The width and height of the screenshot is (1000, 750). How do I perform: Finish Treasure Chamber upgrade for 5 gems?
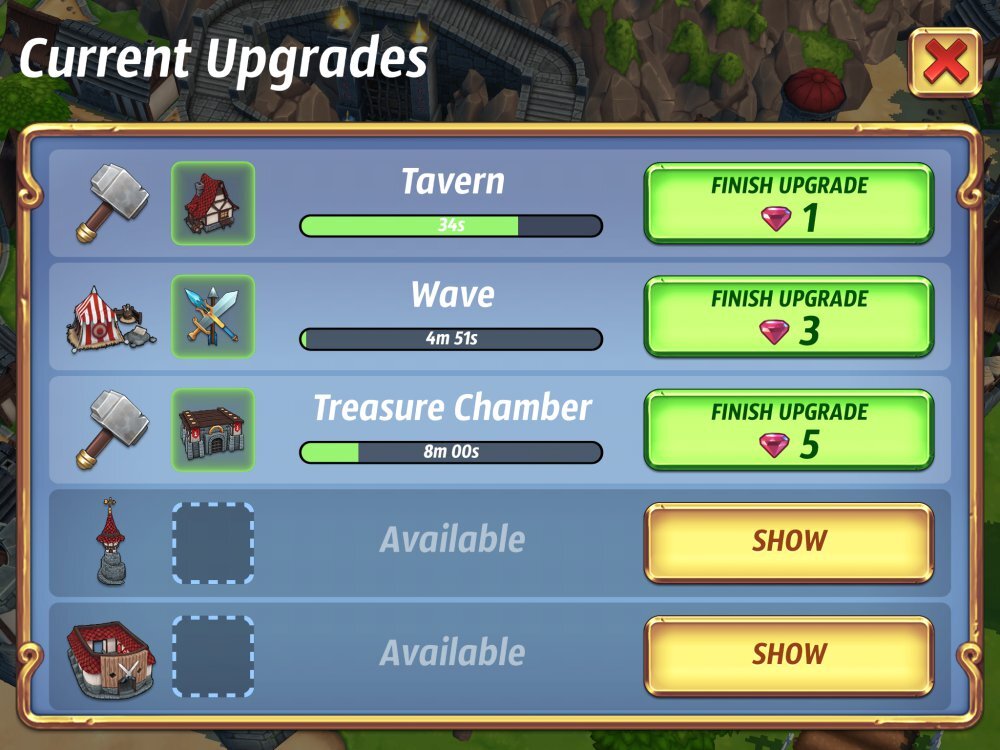click(x=788, y=430)
